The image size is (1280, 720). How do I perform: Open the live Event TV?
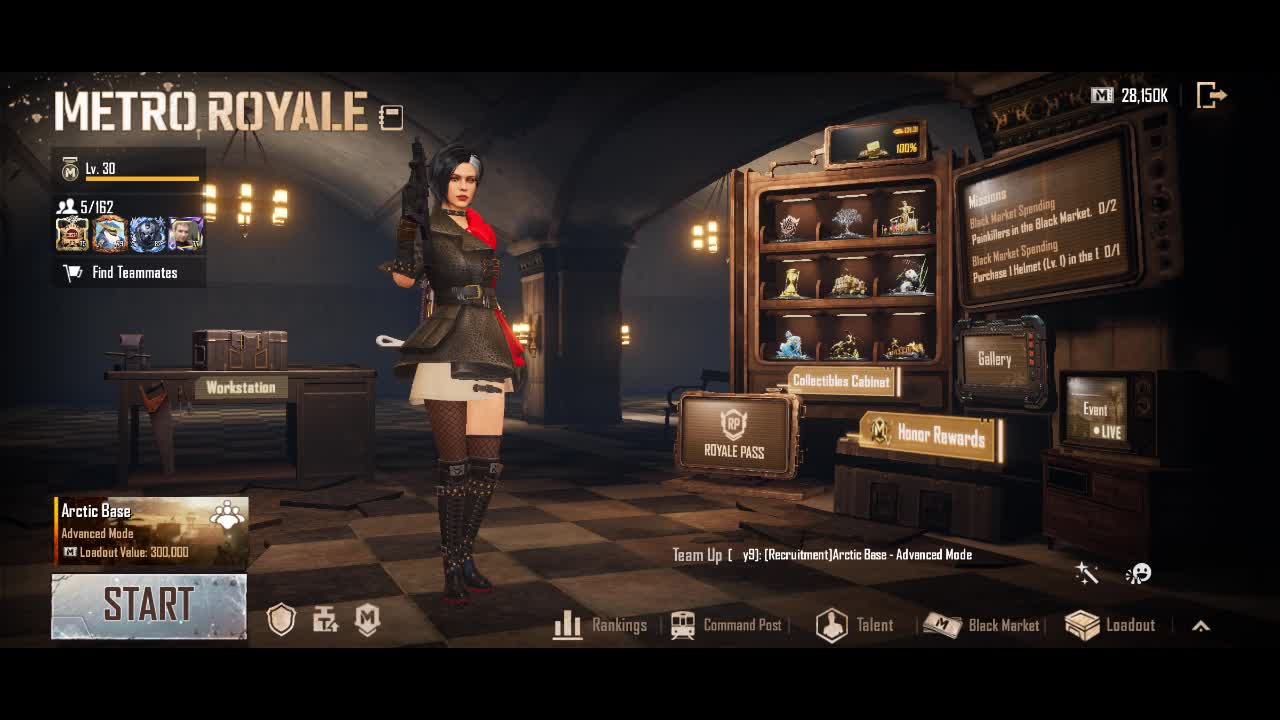(x=1097, y=413)
